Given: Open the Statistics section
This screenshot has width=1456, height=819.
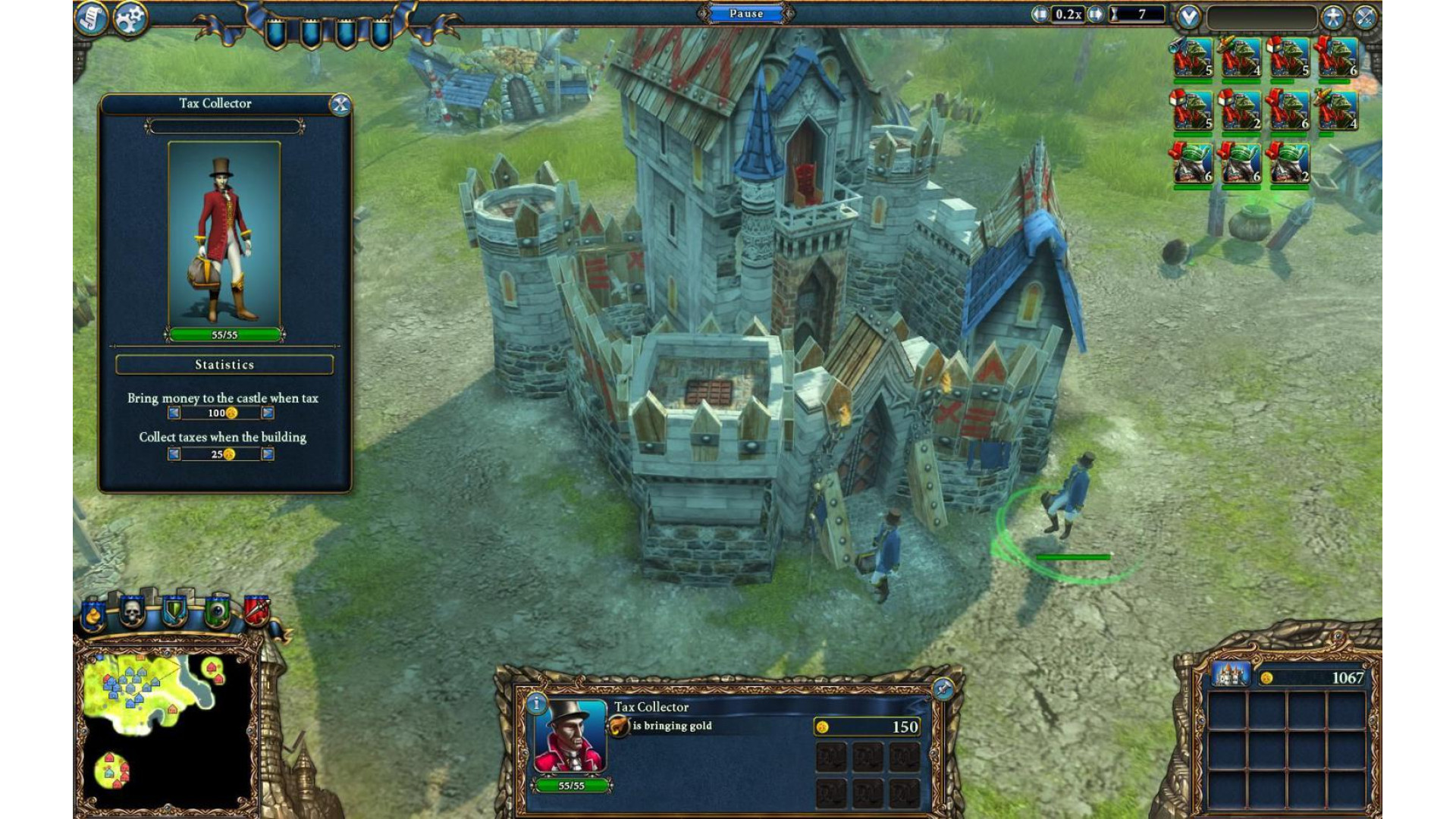Looking at the screenshot, I should click(224, 365).
